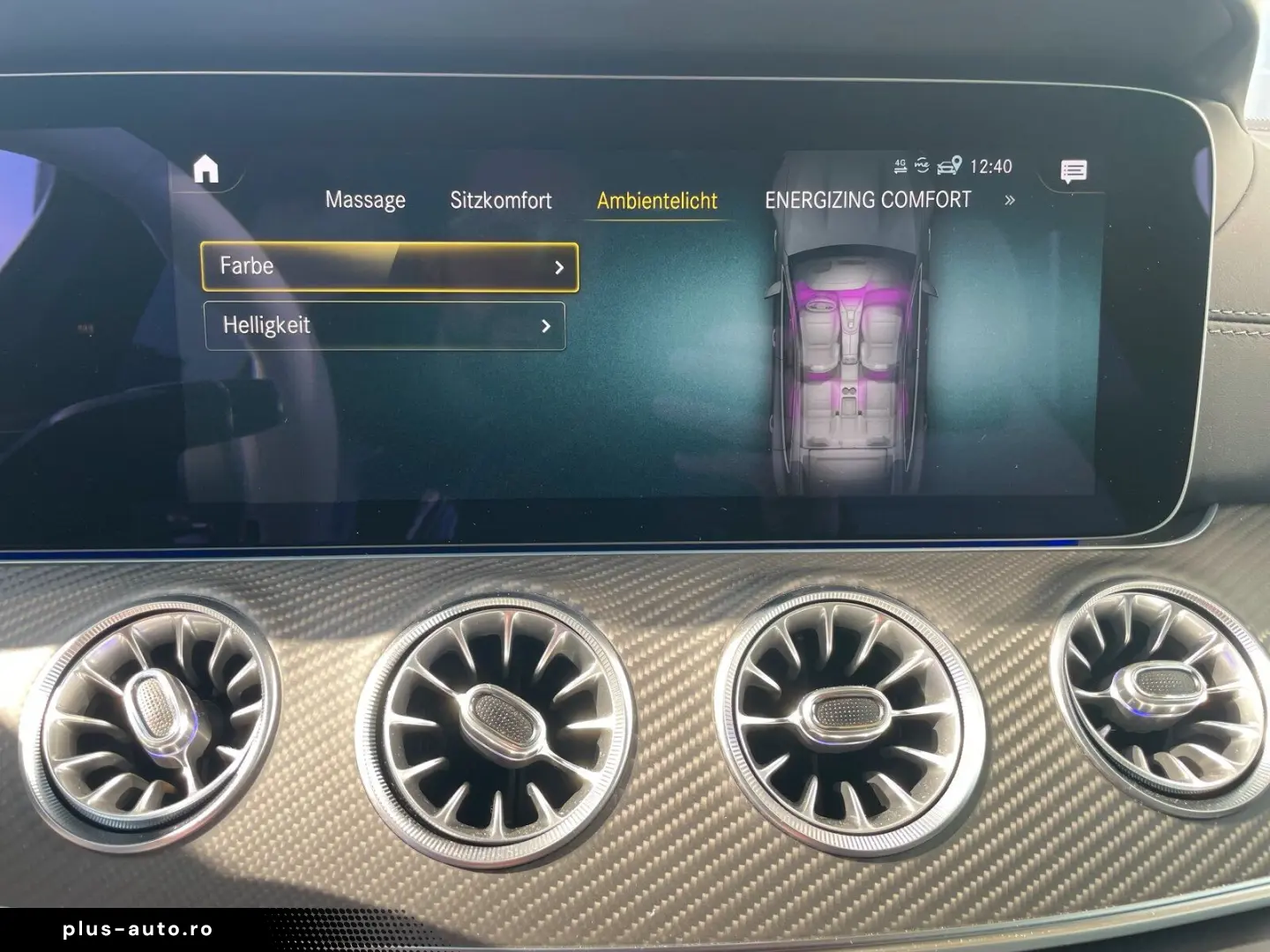
Task: Select the Mercedes me connect icon
Action: [923, 164]
